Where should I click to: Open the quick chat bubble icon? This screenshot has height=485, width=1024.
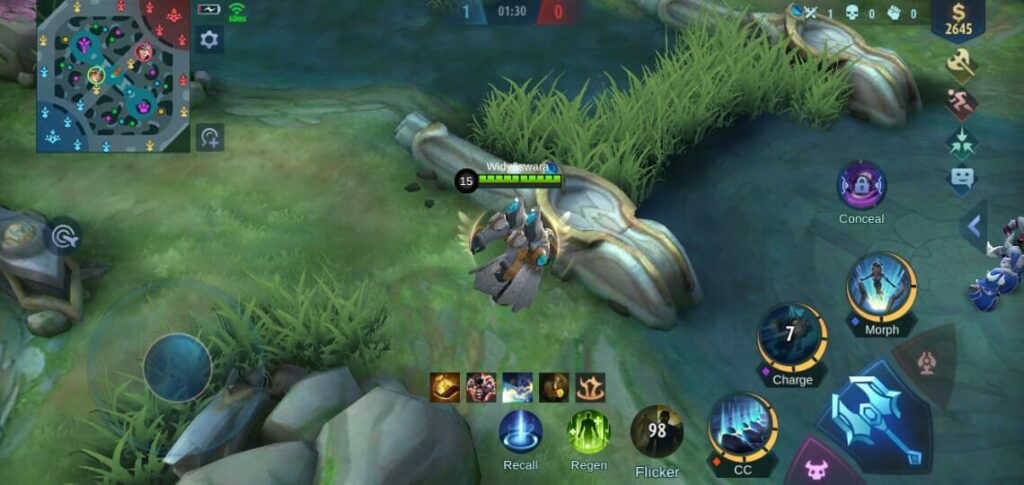click(x=961, y=180)
